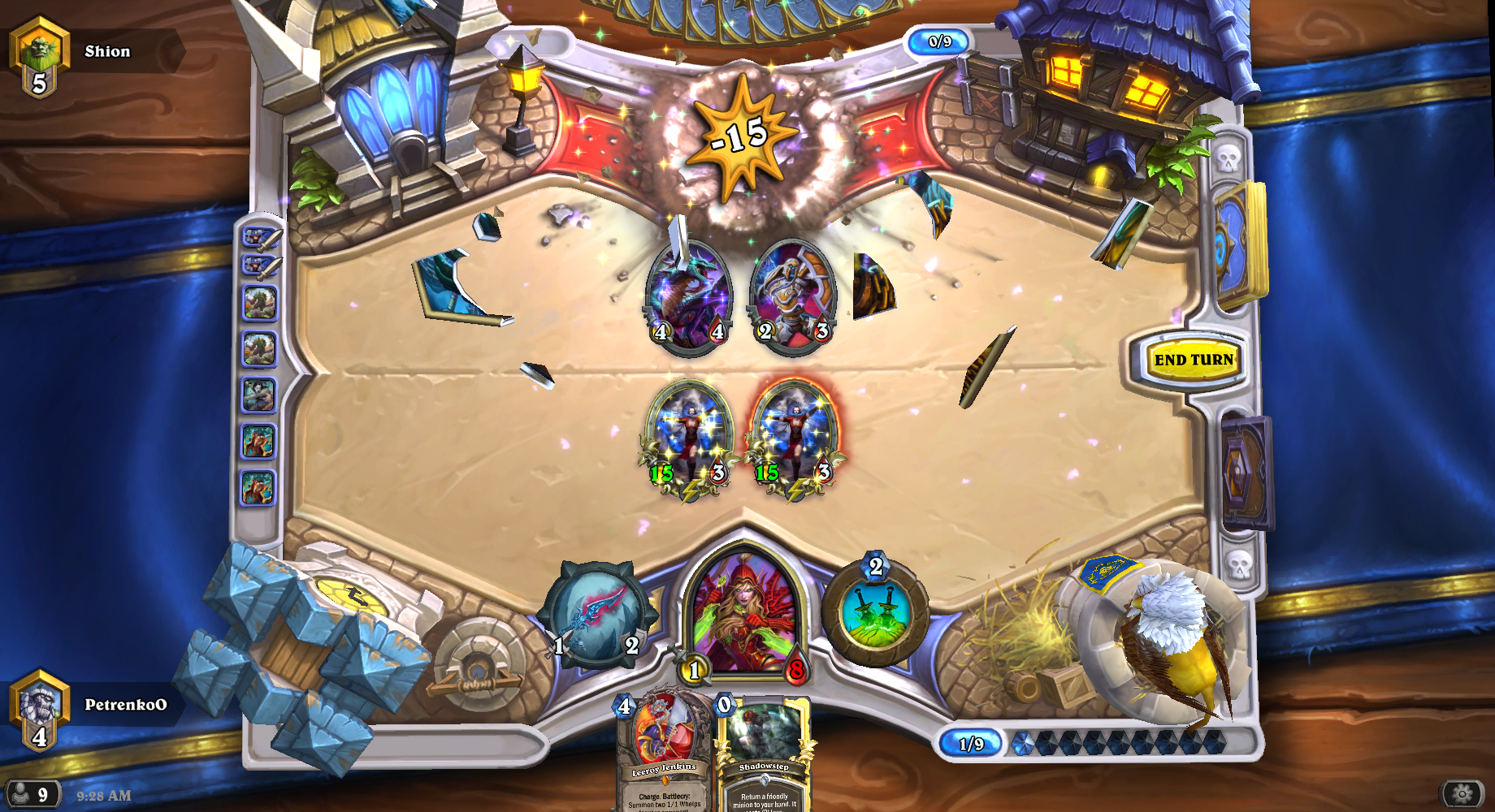Viewport: 1495px width, 812px height.
Task: Show the spectator count list
Action: [x=32, y=794]
